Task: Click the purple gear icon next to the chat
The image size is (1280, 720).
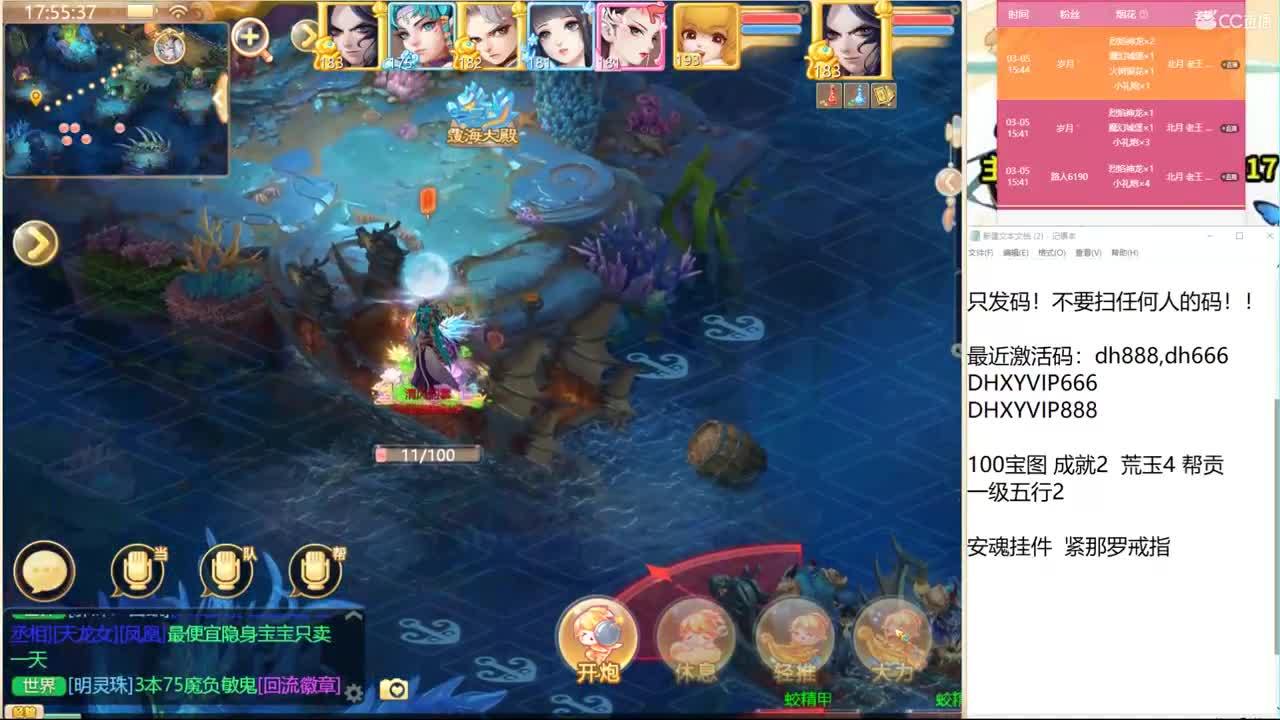Action: tap(352, 692)
